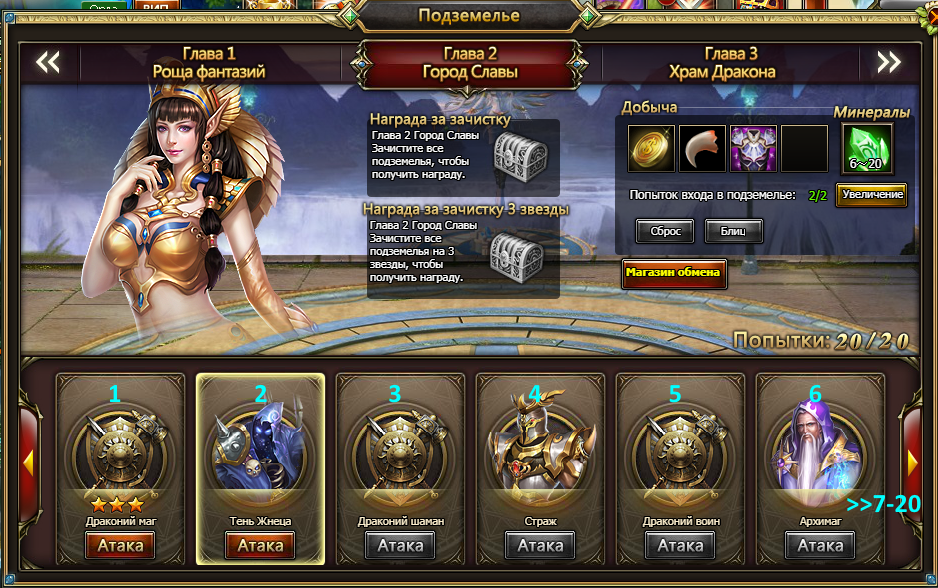Image resolution: width=938 pixels, height=588 pixels.
Task: Click the Увеличение button
Action: (x=872, y=194)
